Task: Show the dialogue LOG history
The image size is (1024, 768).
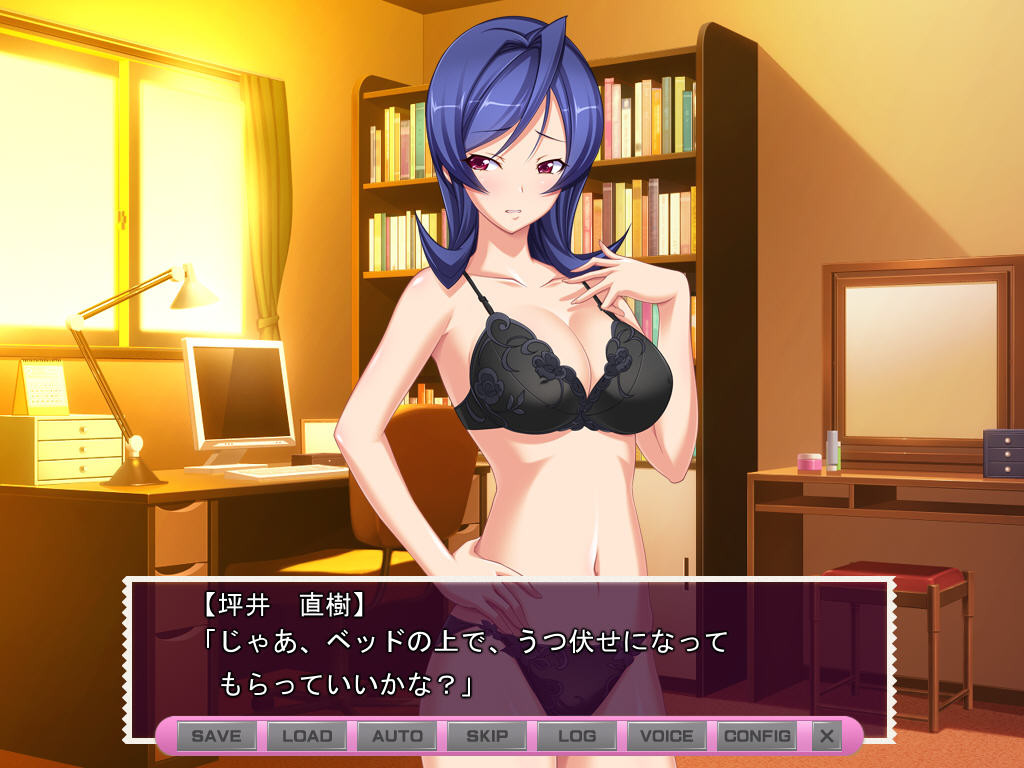Action: pyautogui.click(x=577, y=736)
